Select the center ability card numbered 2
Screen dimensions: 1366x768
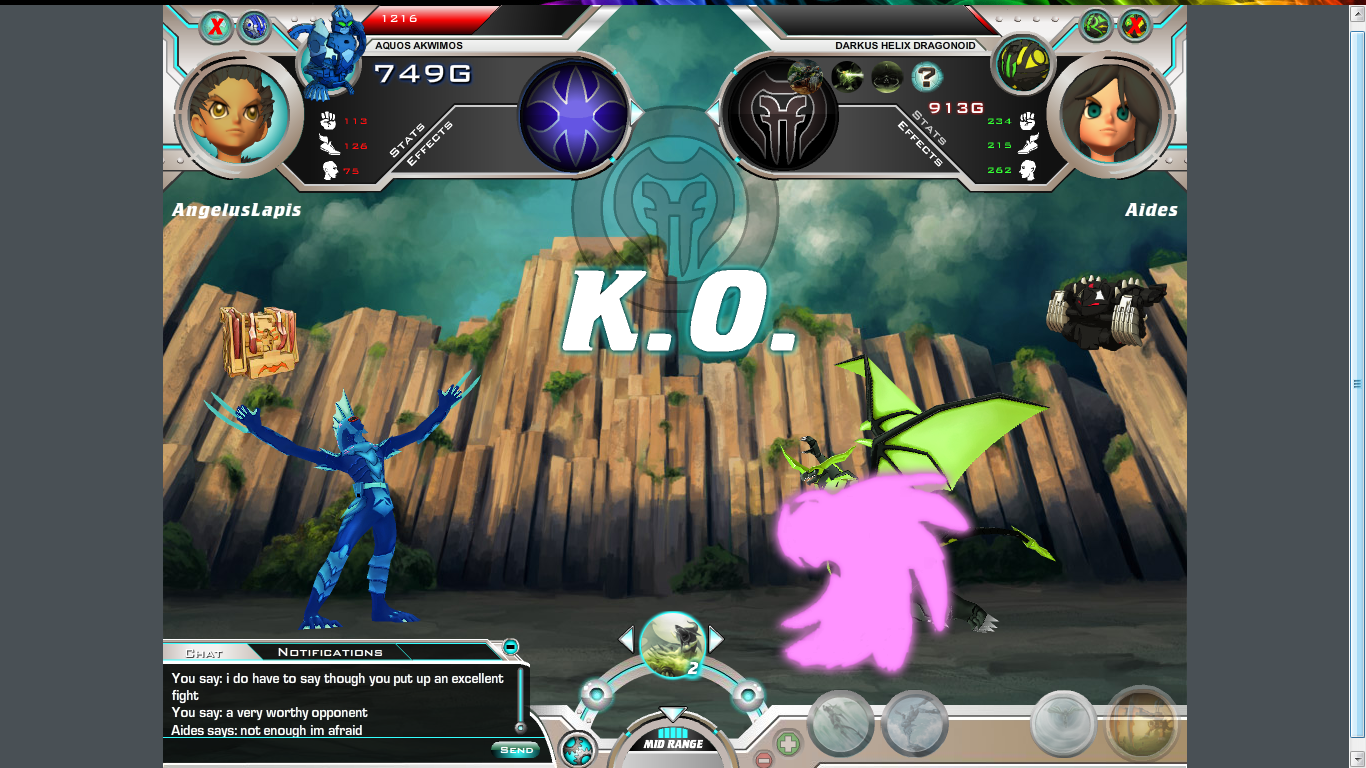(x=672, y=644)
